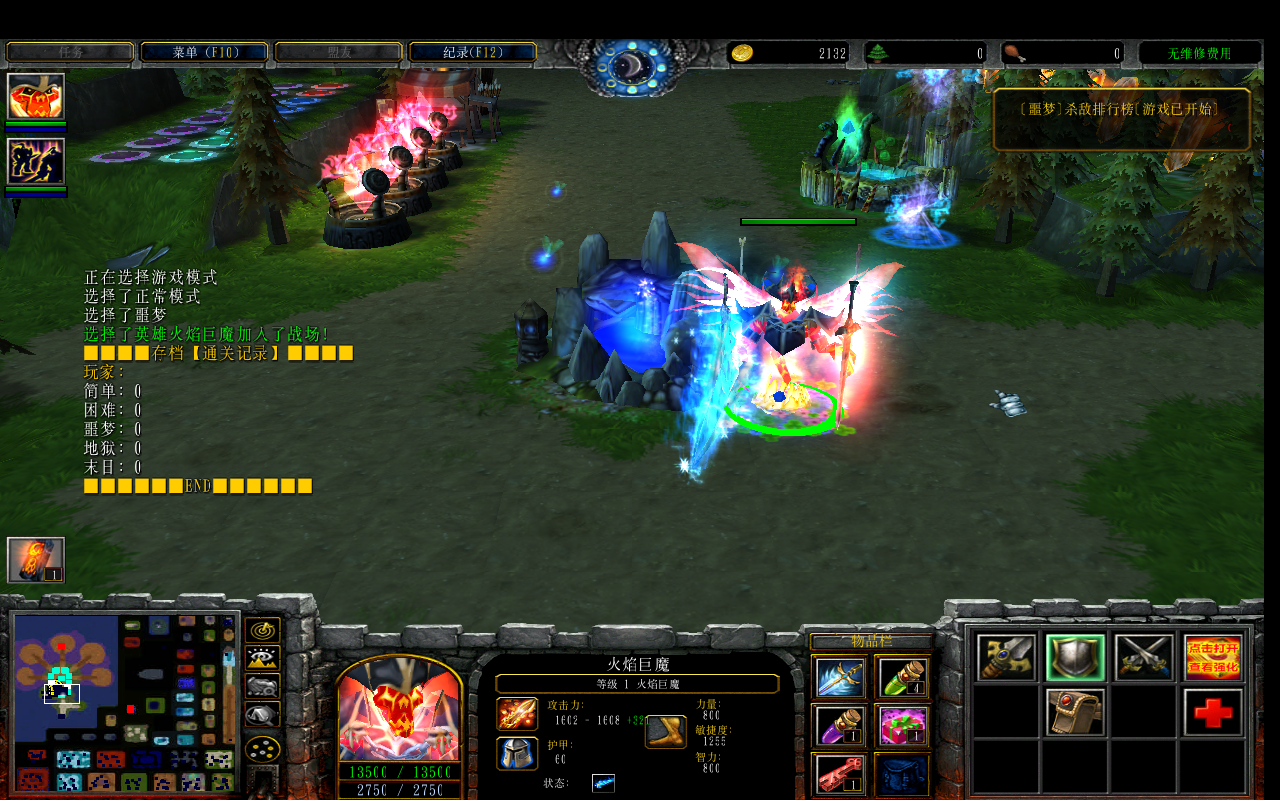Screen dimensions: 1280x800
Task: Click the red cross command icon
Action: pos(1212,712)
